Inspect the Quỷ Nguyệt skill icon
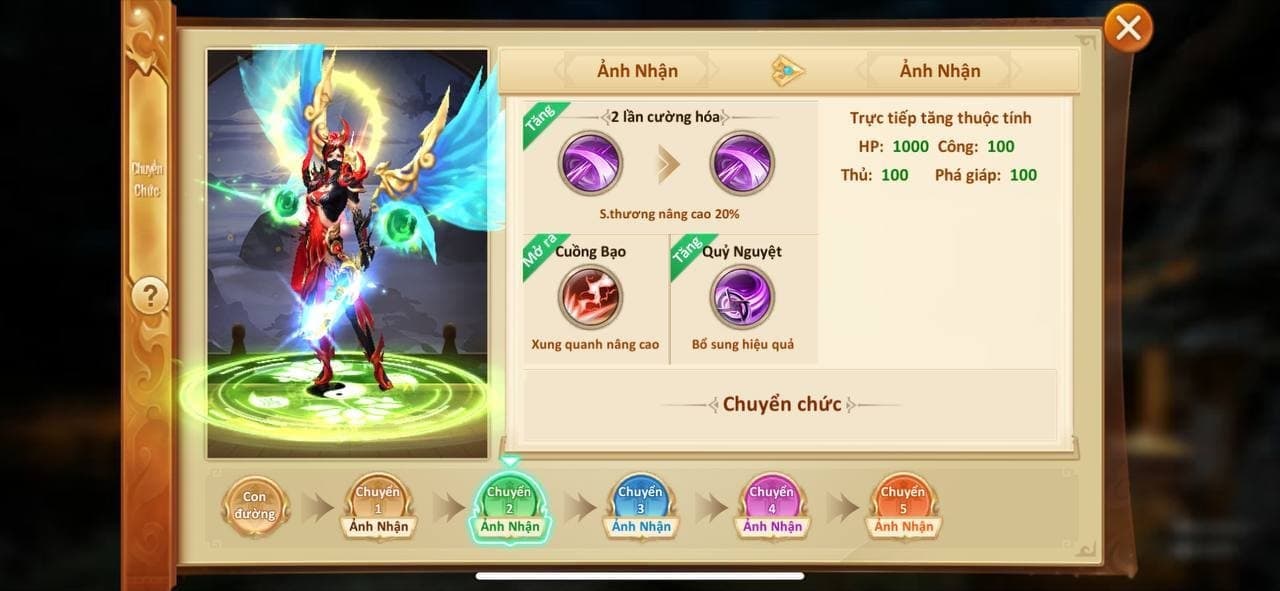This screenshot has width=1280, height=591. tap(742, 297)
